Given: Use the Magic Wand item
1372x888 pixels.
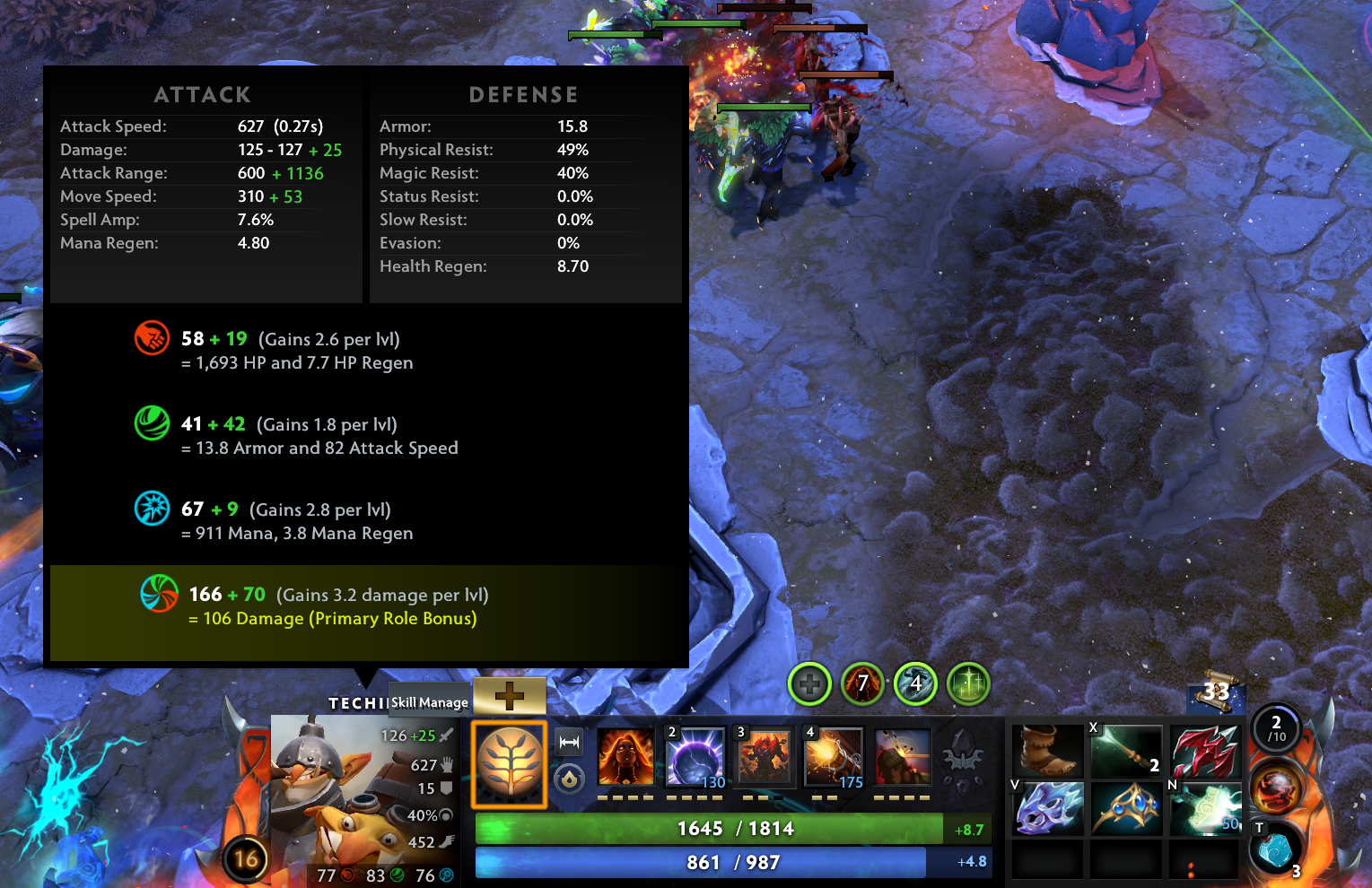Looking at the screenshot, I should (x=1126, y=752).
